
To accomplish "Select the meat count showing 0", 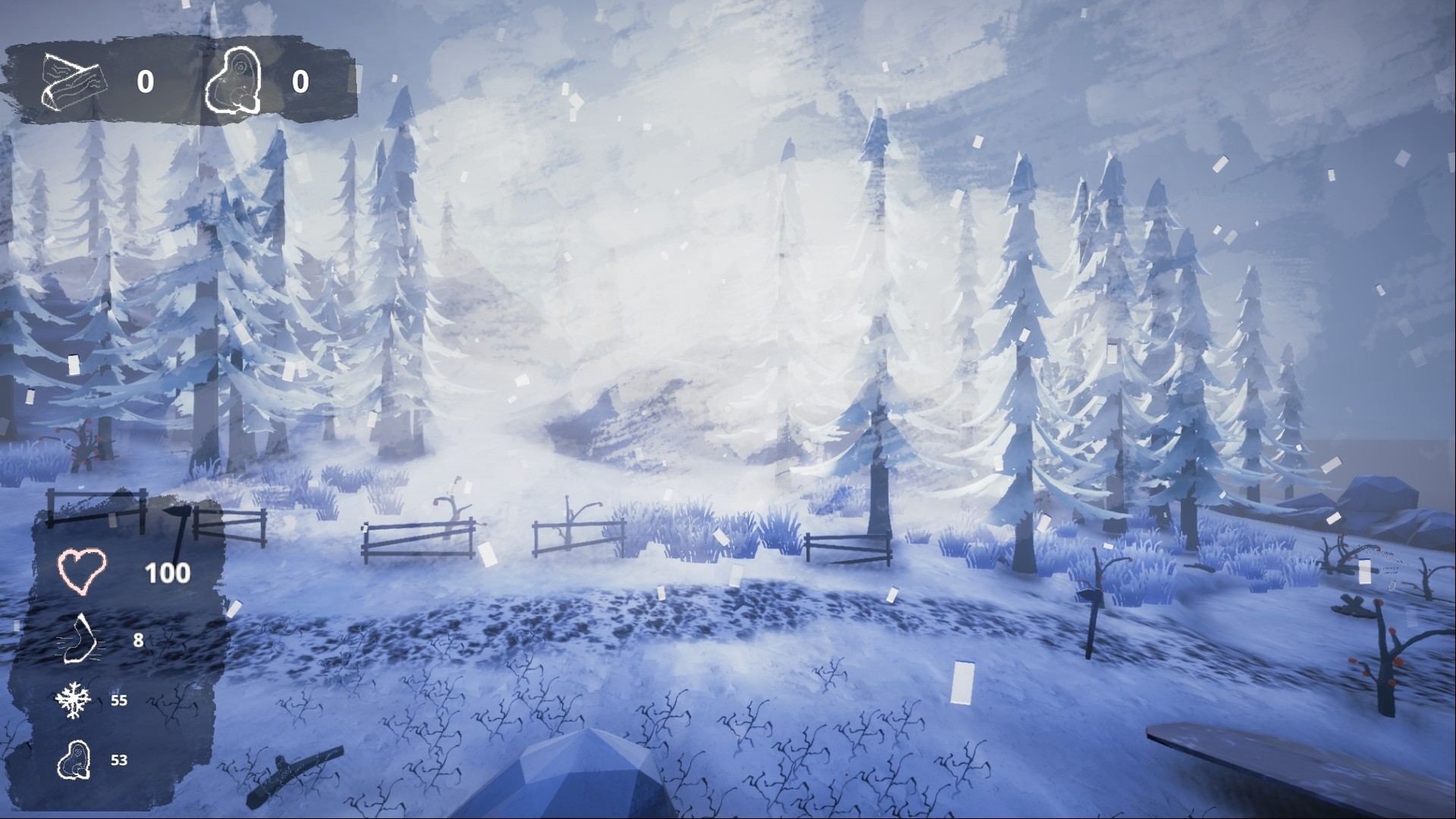I will coord(299,82).
